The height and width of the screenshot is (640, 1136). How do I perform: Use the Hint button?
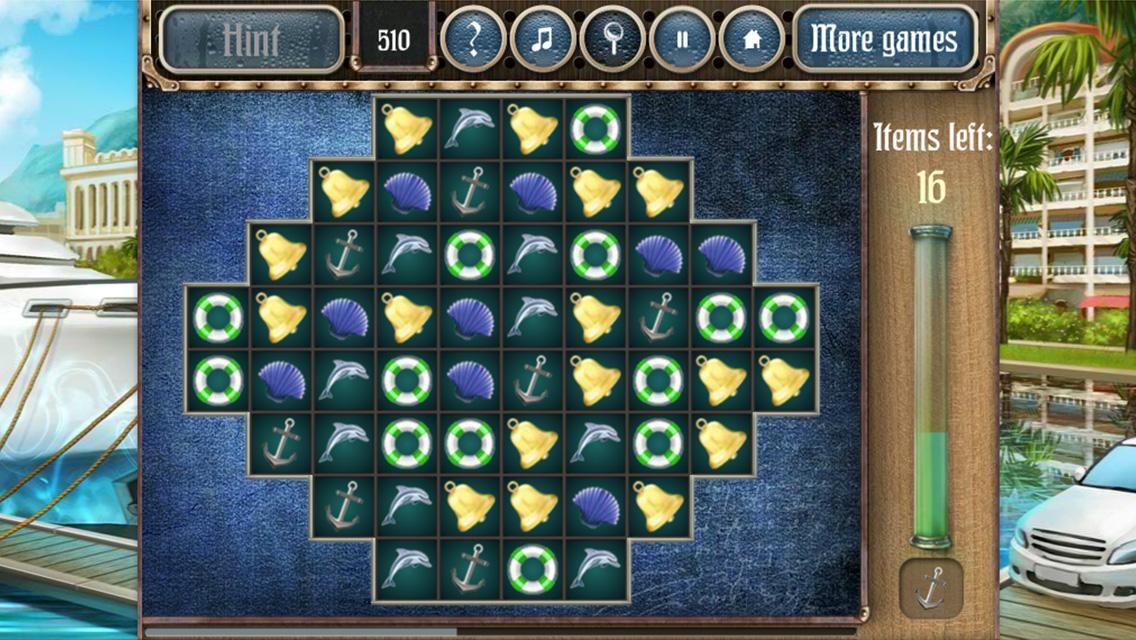point(252,40)
